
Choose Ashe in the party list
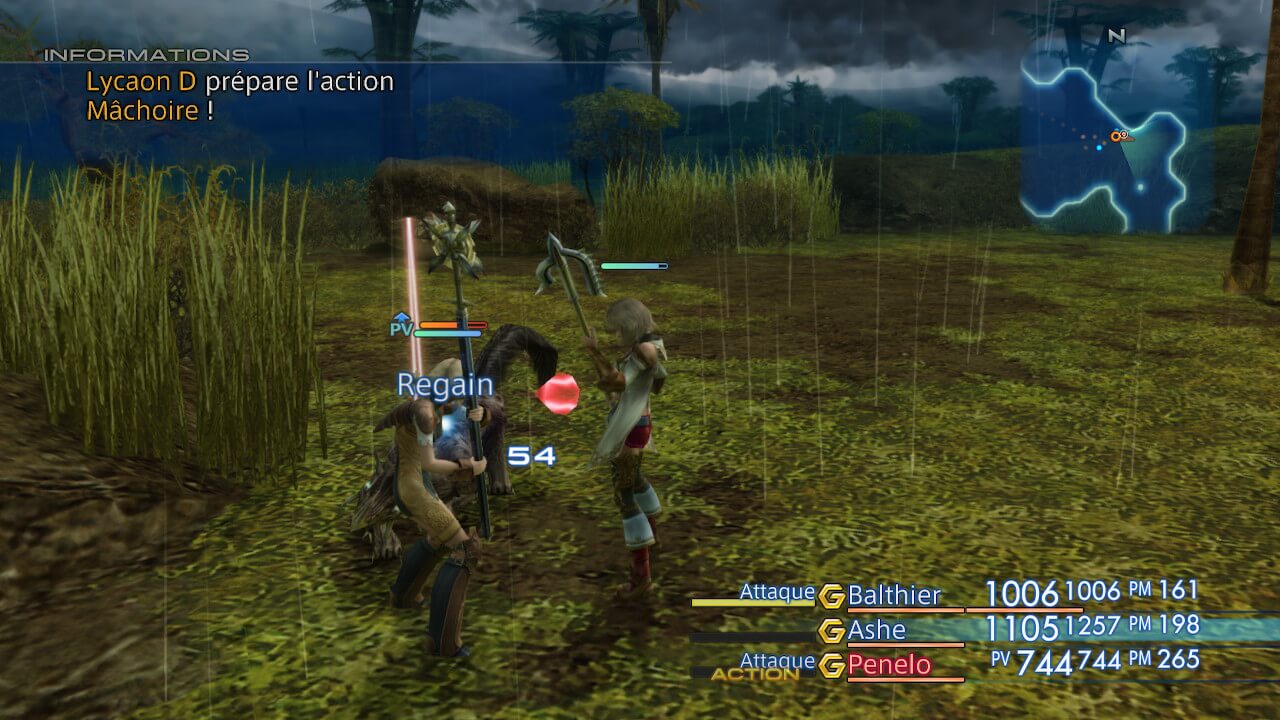(876, 630)
